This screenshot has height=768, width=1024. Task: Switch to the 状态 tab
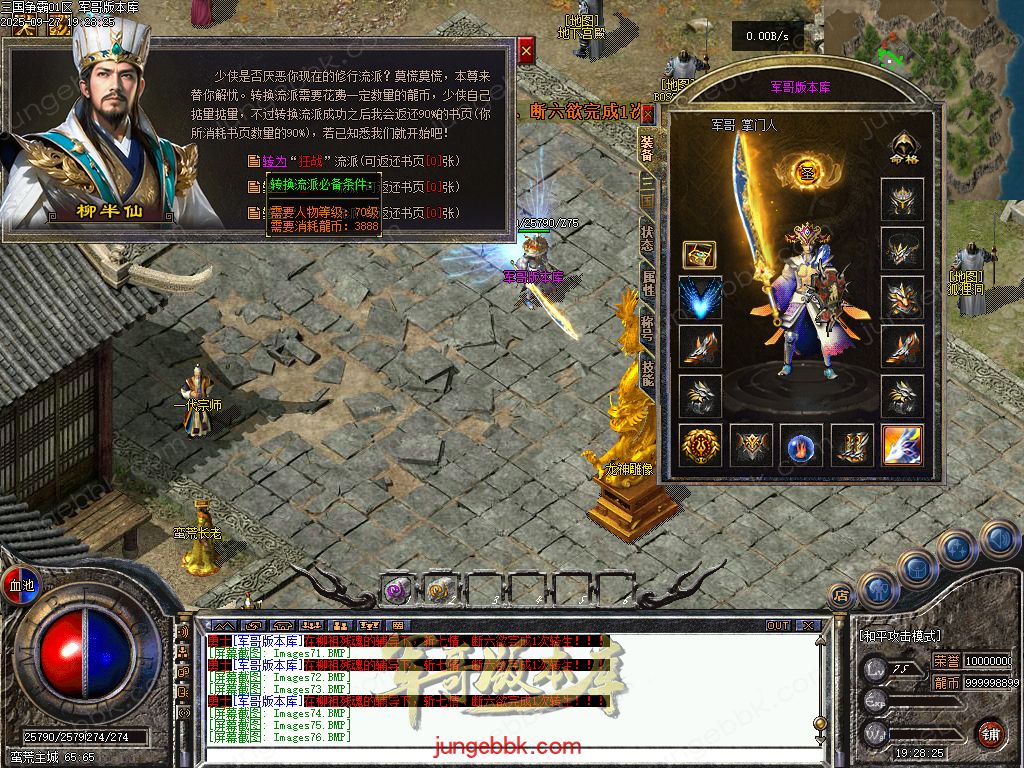[647, 236]
